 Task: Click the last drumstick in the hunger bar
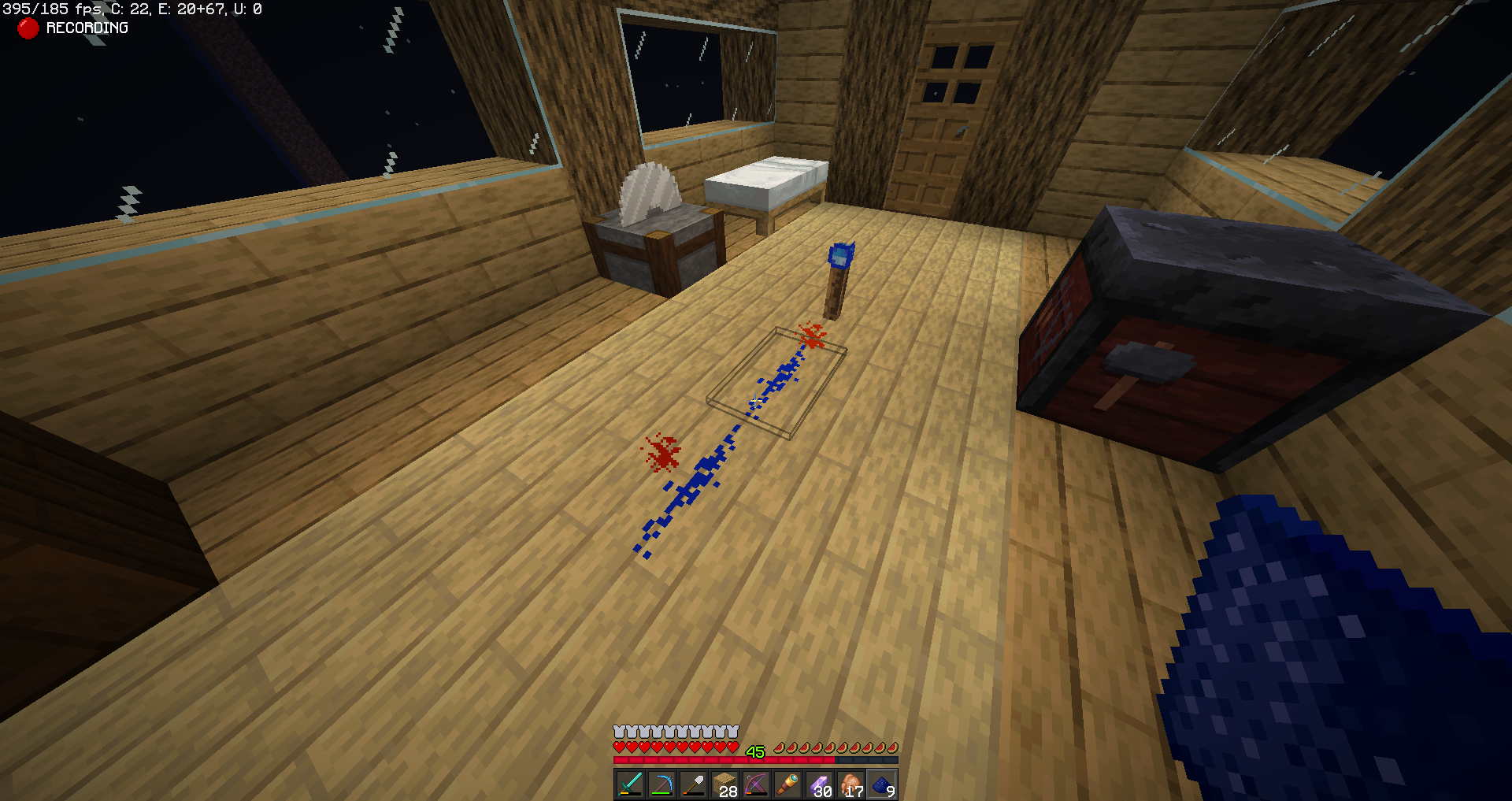[x=892, y=751]
